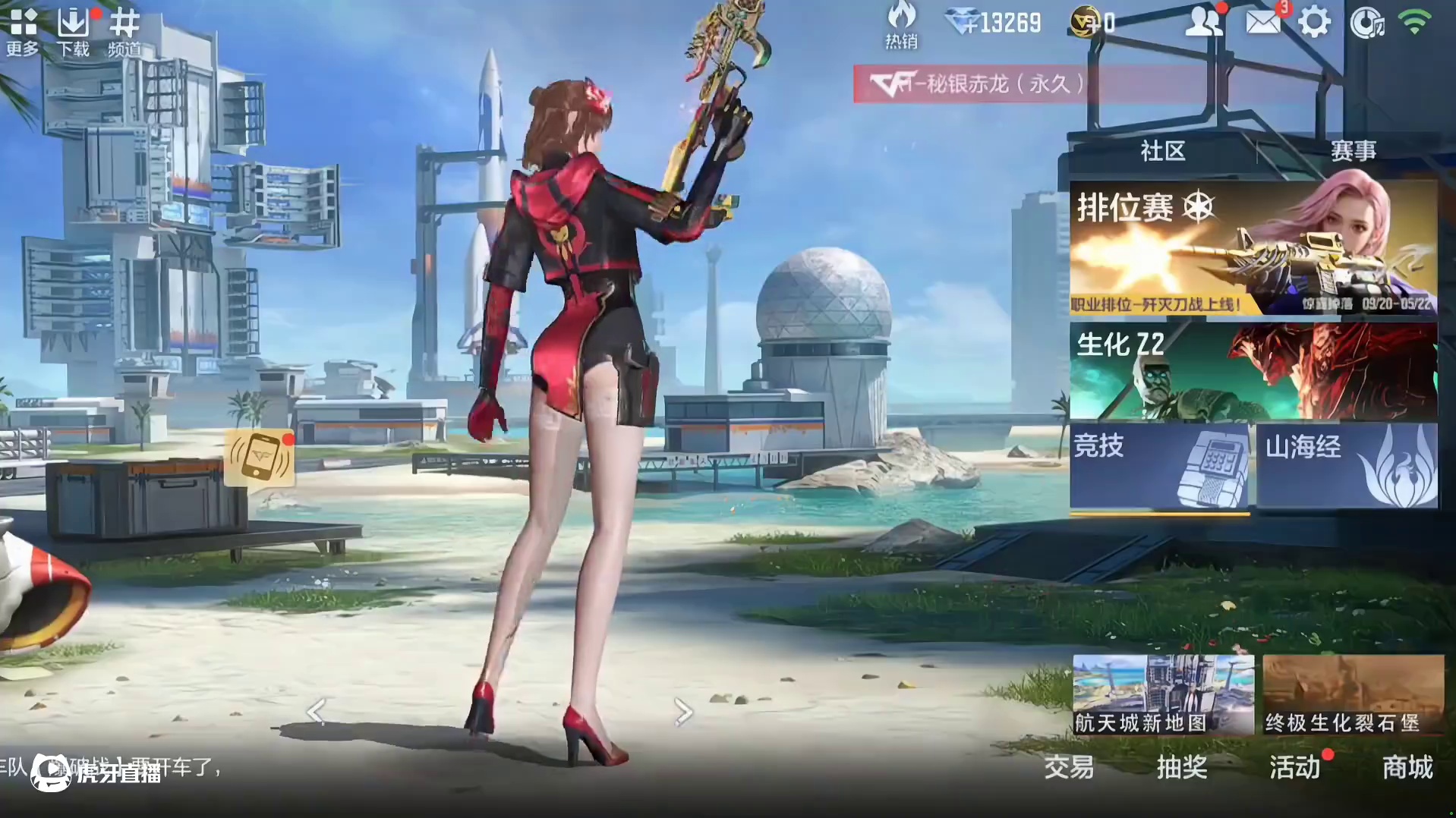Open the 频道 channel selector
1456x818 pixels.
[x=124, y=30]
